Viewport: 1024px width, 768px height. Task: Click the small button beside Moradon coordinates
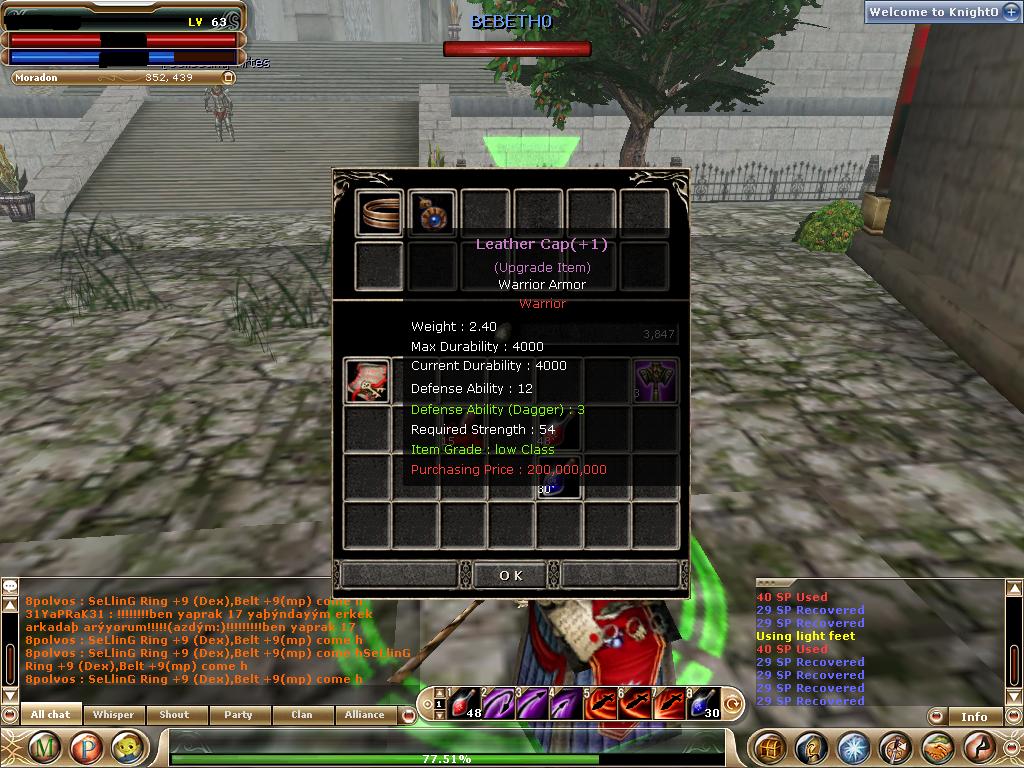(x=228, y=77)
